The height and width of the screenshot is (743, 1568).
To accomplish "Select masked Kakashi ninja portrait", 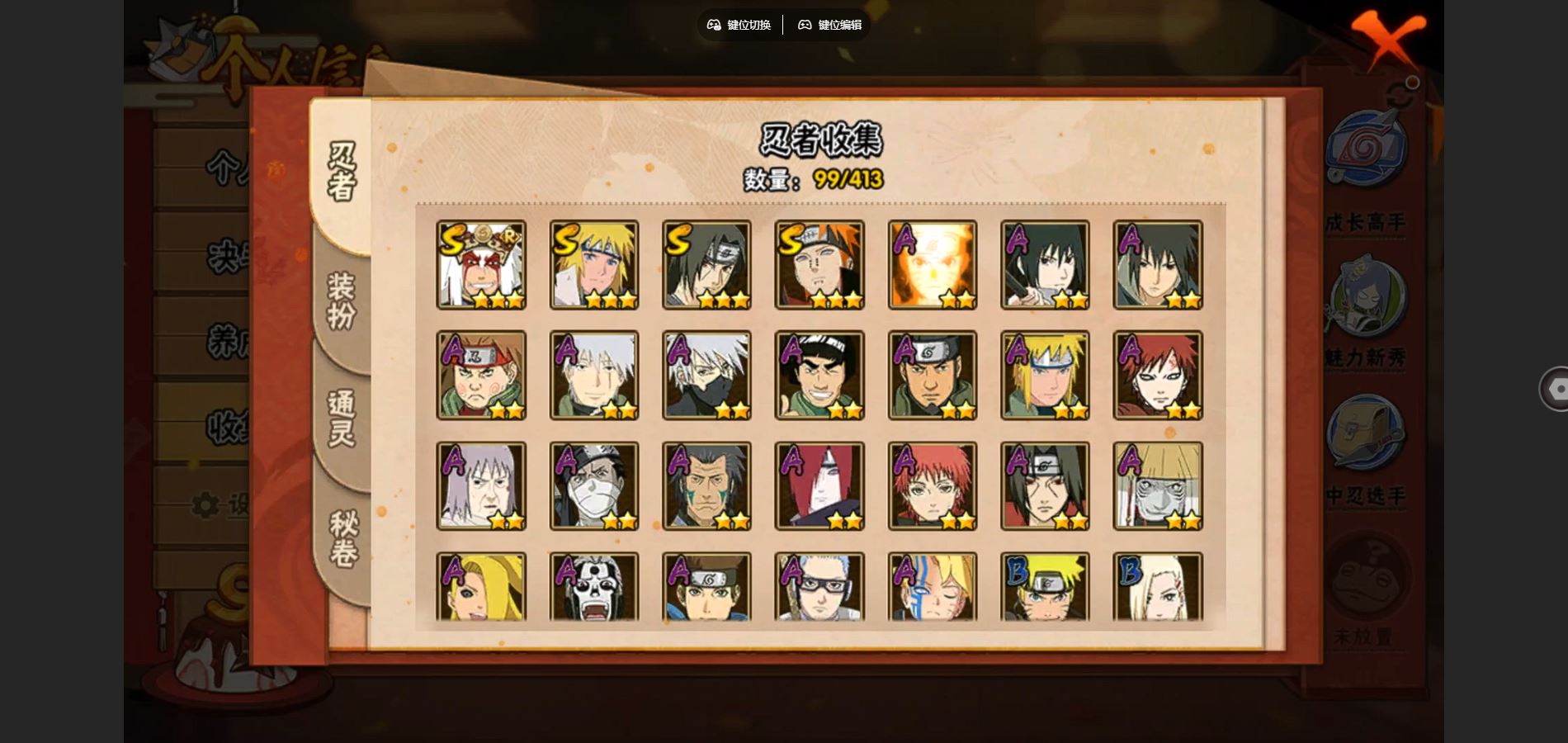I will coord(707,376).
